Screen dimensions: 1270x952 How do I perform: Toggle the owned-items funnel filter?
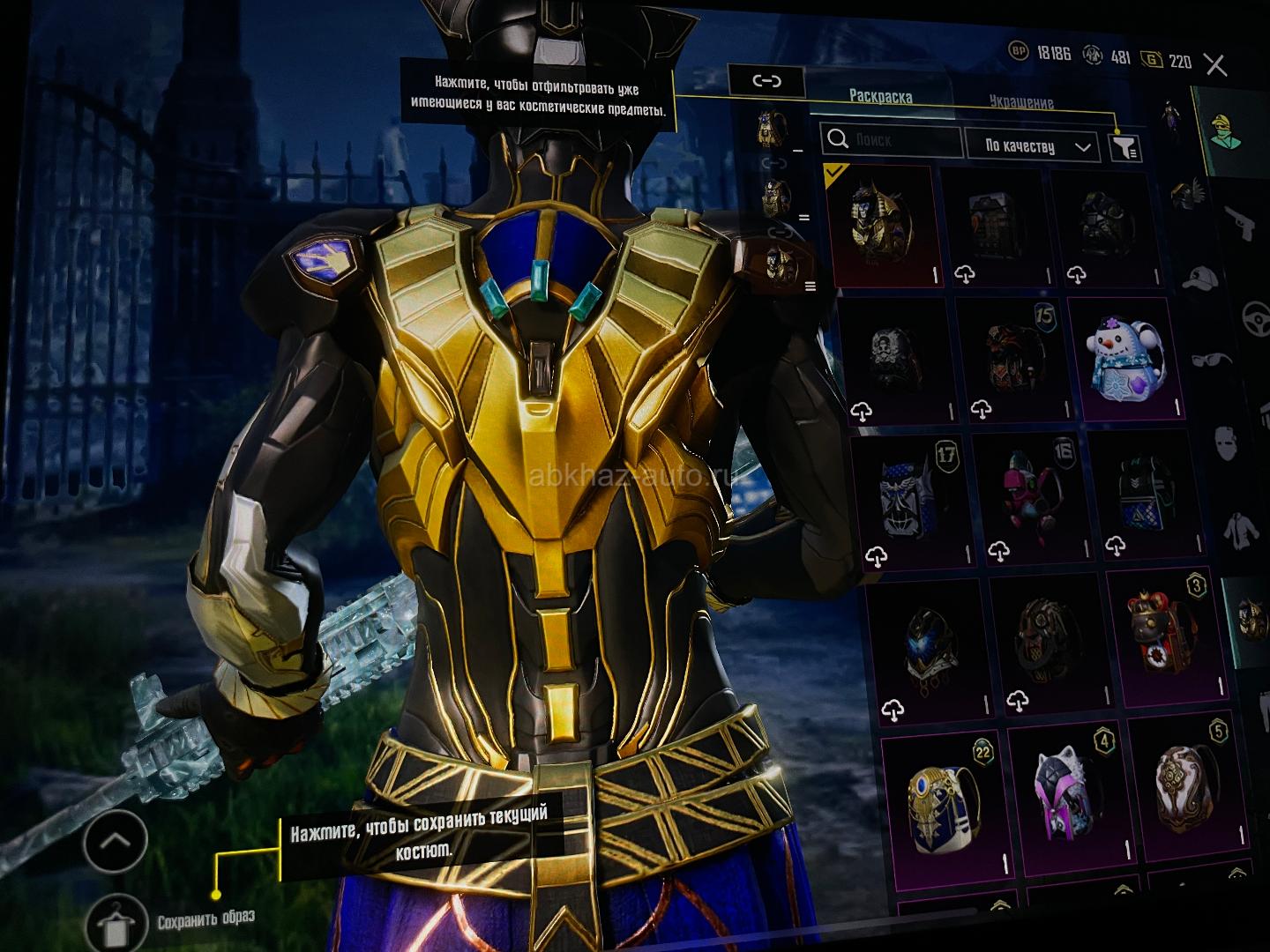[1124, 148]
